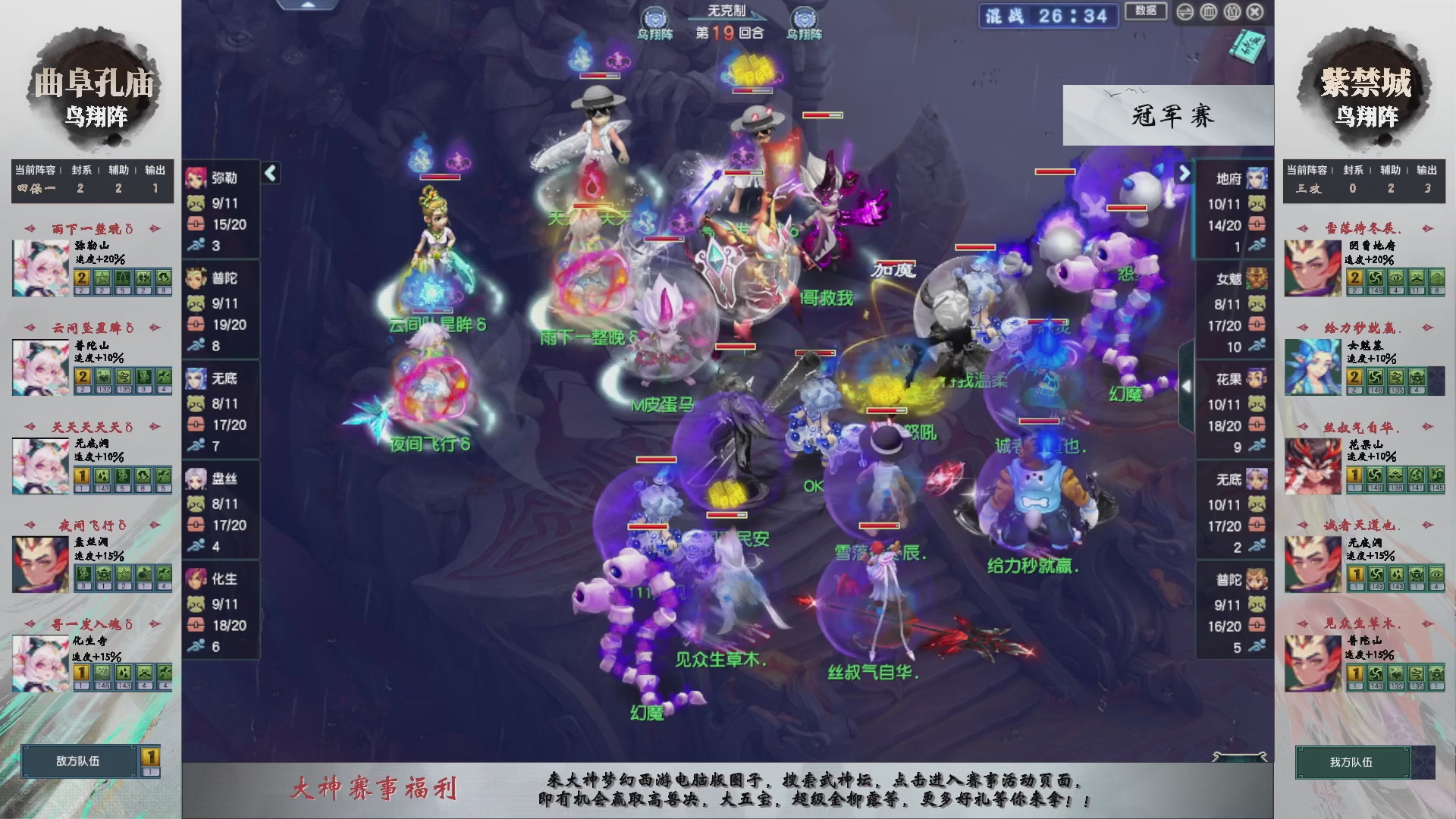Collapse the left party panel with its chevron arrow

(x=269, y=172)
